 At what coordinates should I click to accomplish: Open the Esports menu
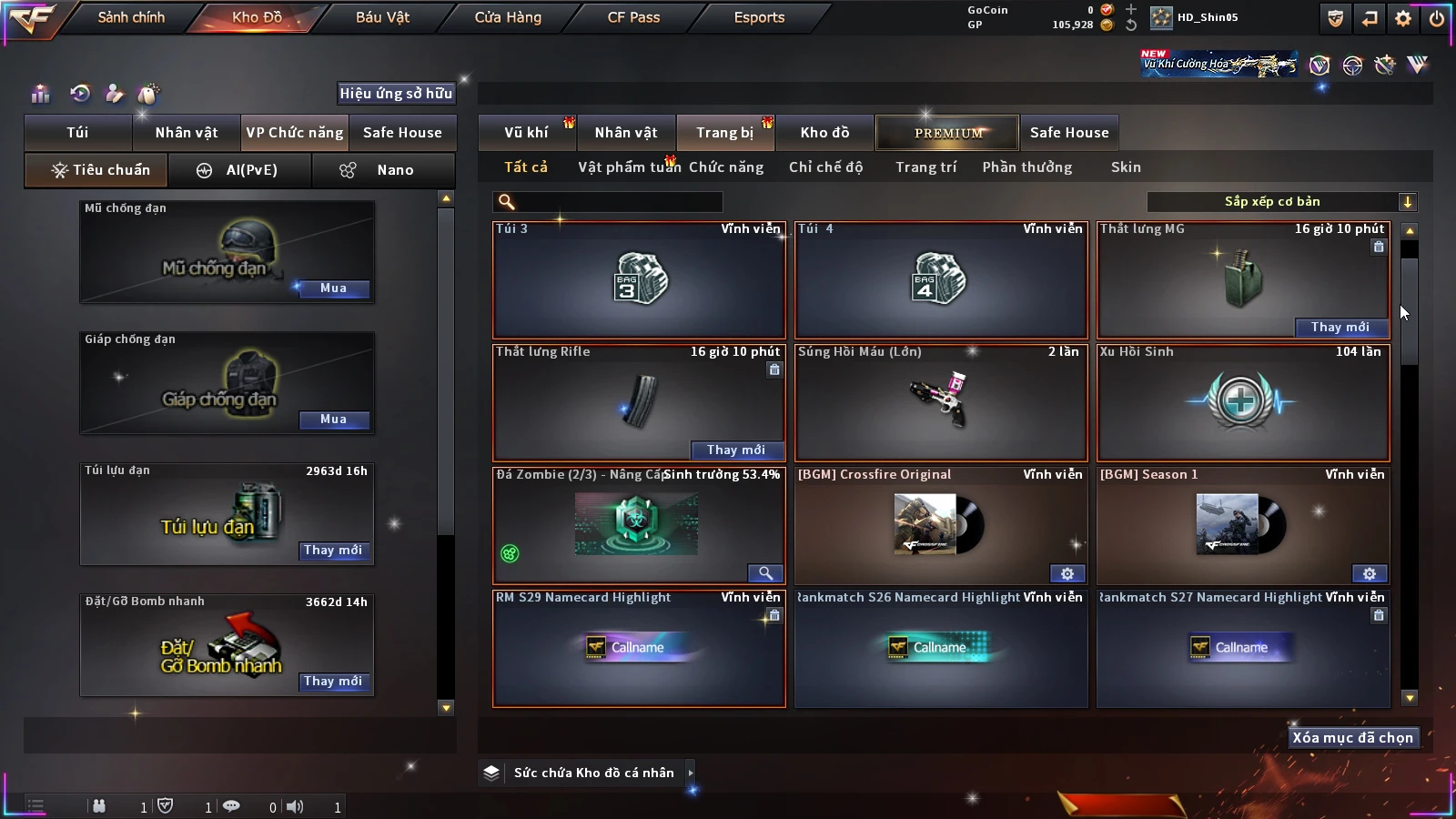coord(759,17)
